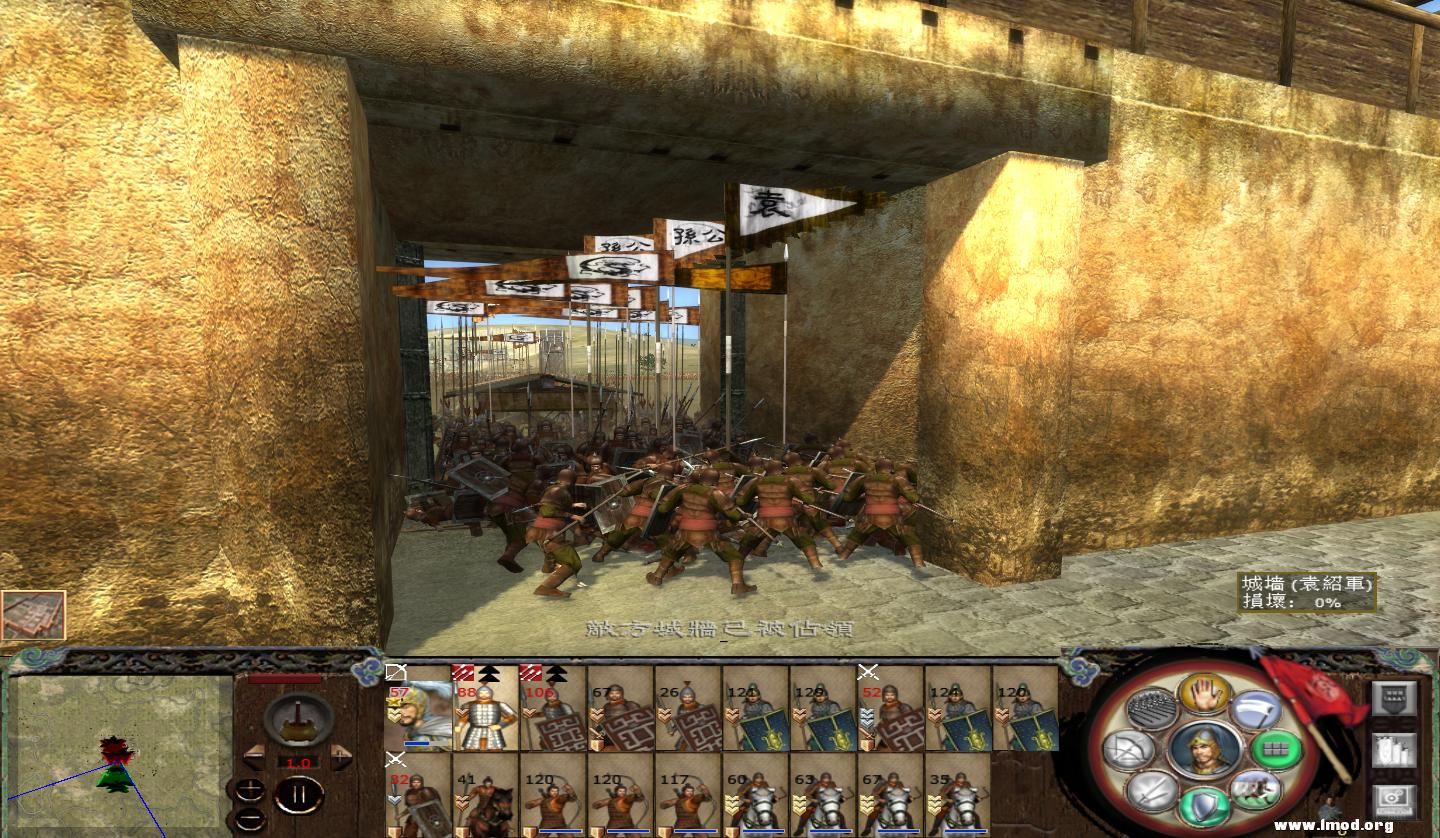Toggle the bow fire-at-will button

click(1129, 749)
